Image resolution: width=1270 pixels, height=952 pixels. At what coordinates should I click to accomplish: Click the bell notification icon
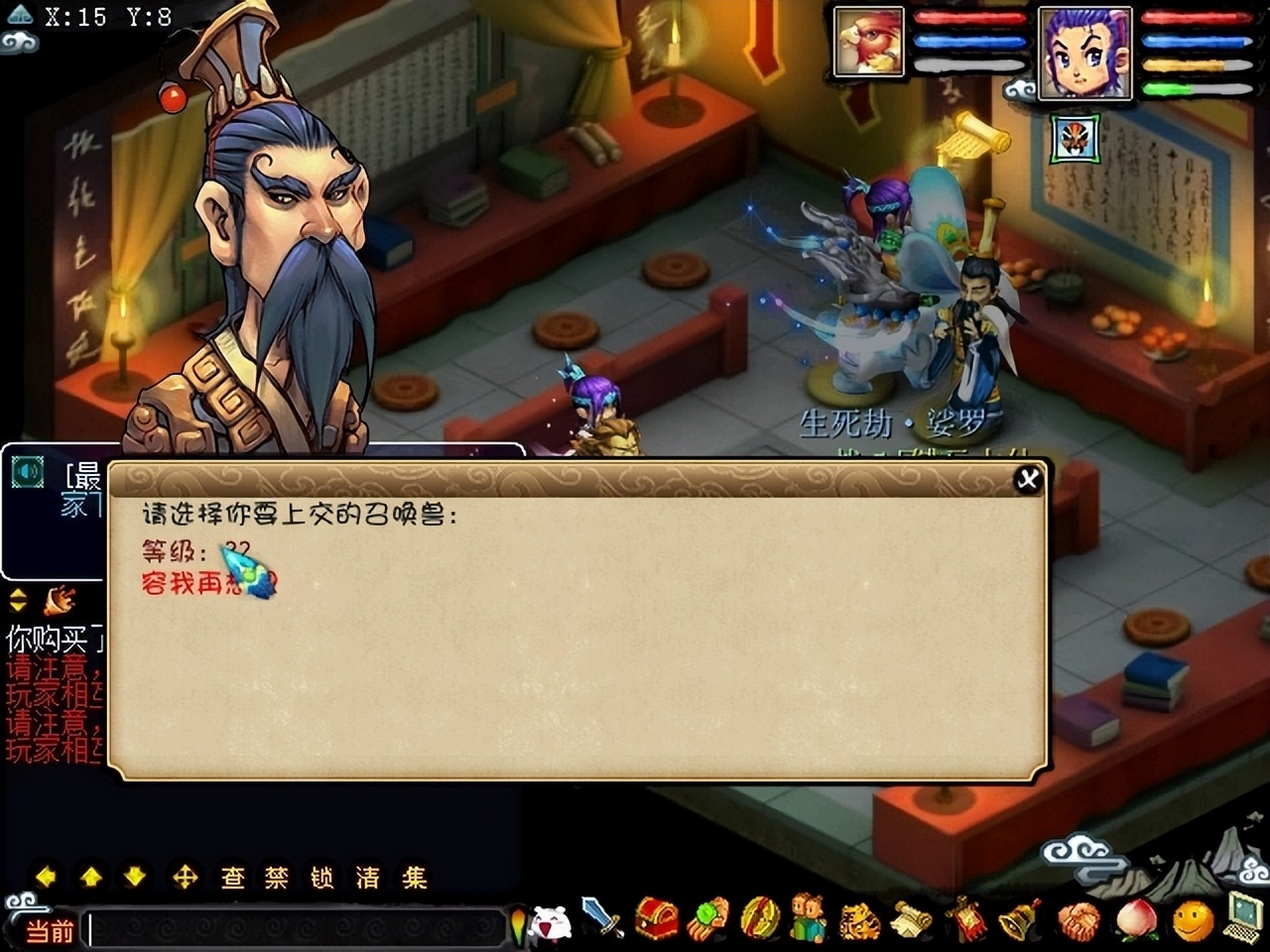(x=1014, y=922)
